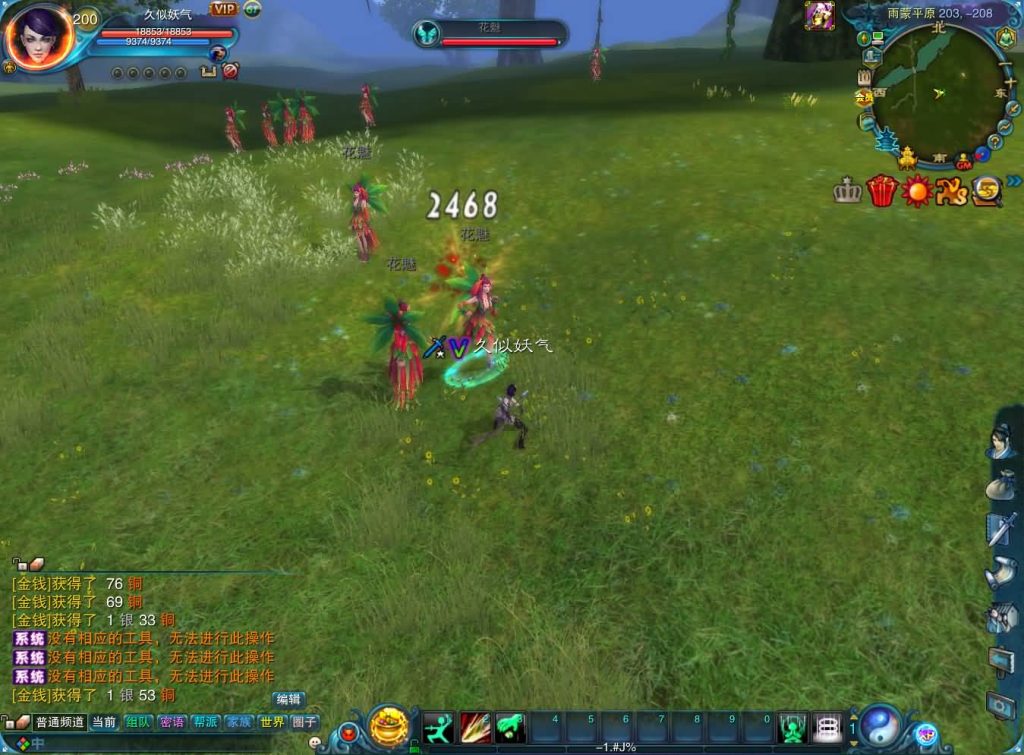Expand the double-arrow icon row toggle
Screen dimensions: 1024x755
click(1015, 181)
